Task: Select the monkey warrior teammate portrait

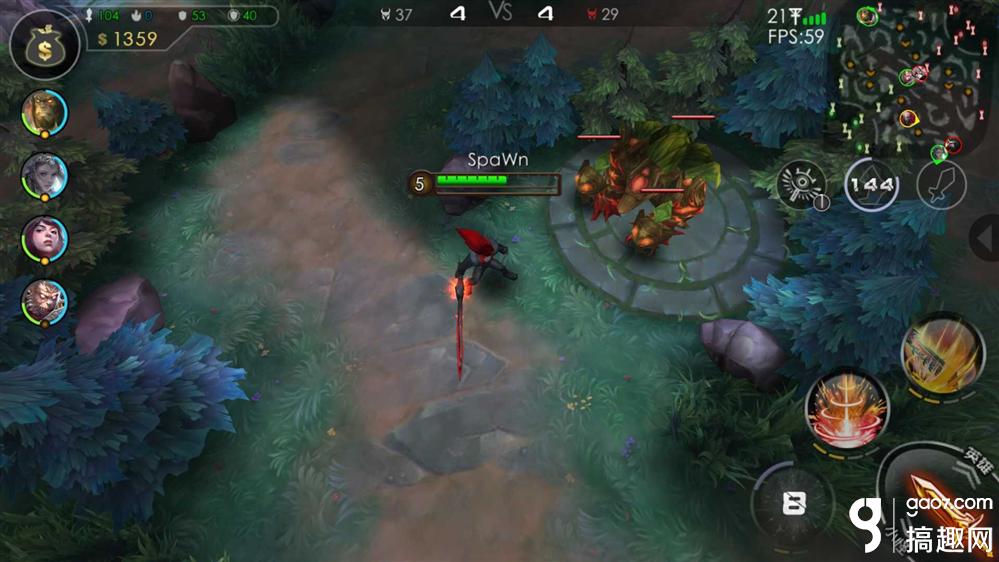Action: (44, 302)
